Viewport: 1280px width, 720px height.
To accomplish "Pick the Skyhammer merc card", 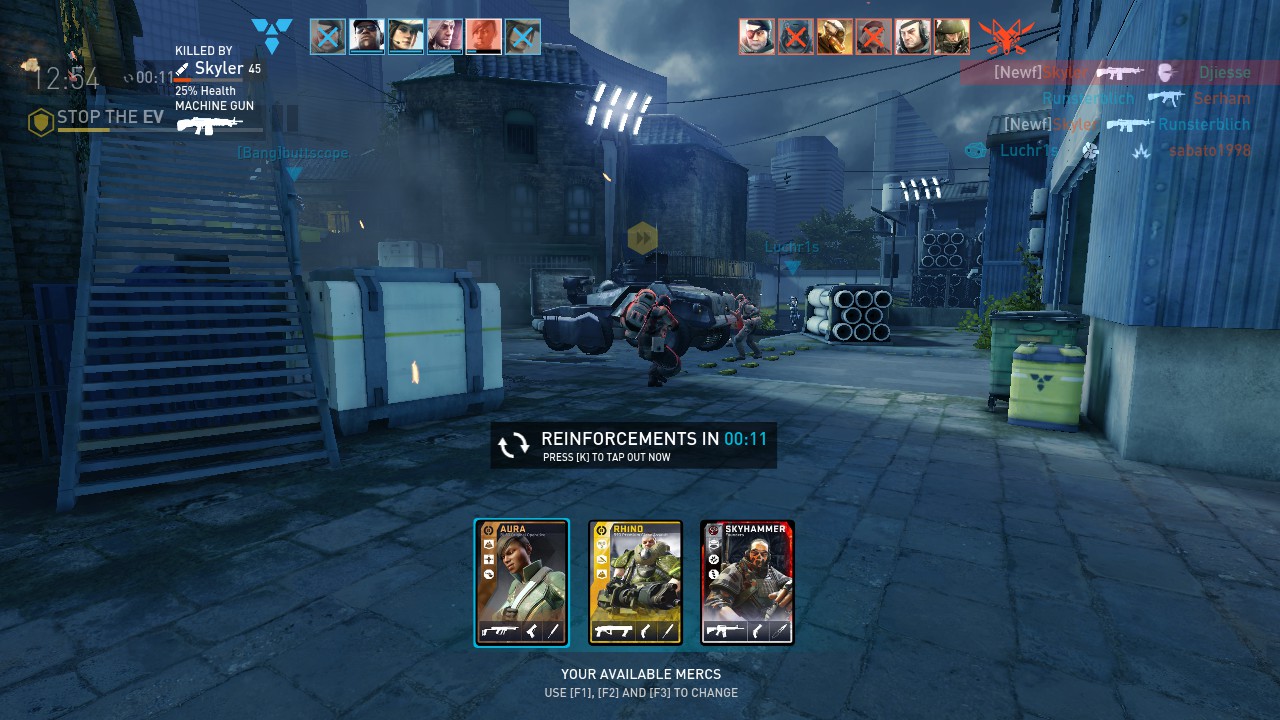I will (x=747, y=582).
